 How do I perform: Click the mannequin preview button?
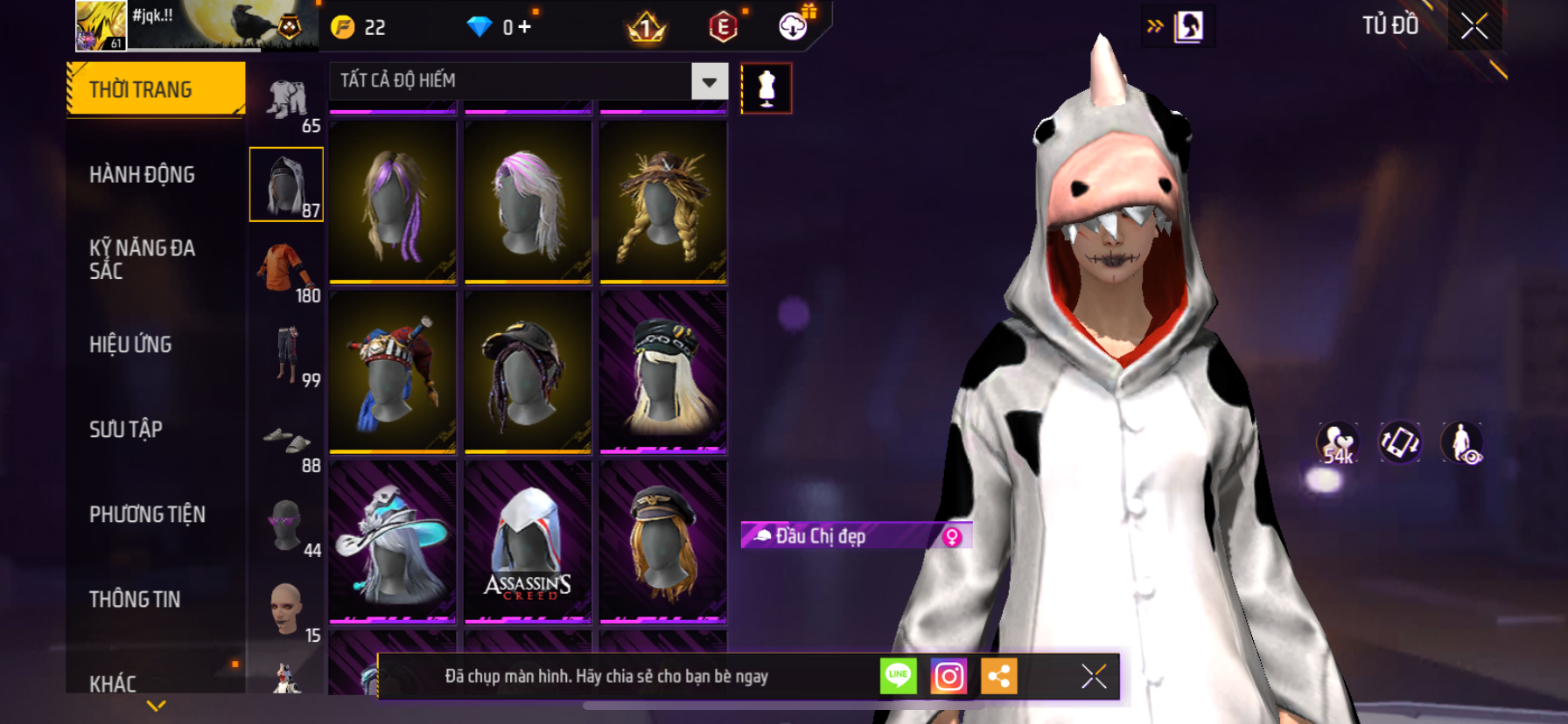766,88
